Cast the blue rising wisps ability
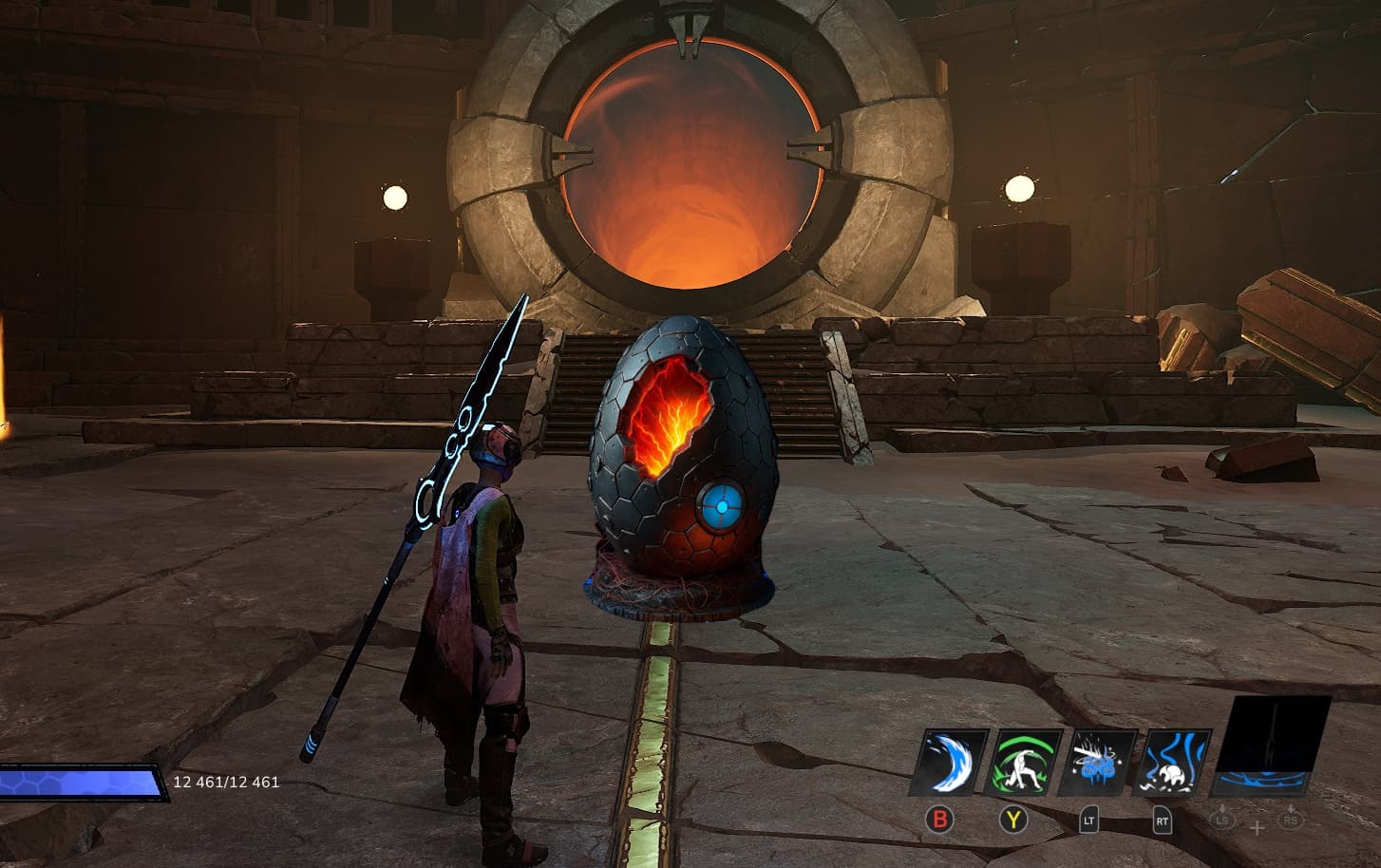The image size is (1381, 868). tap(1176, 763)
